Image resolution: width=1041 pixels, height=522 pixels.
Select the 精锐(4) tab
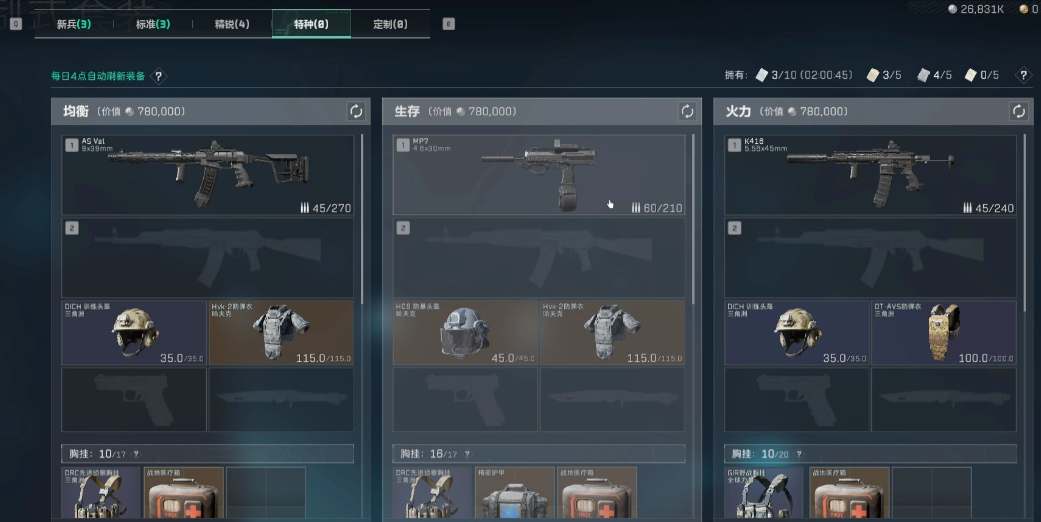(232, 24)
